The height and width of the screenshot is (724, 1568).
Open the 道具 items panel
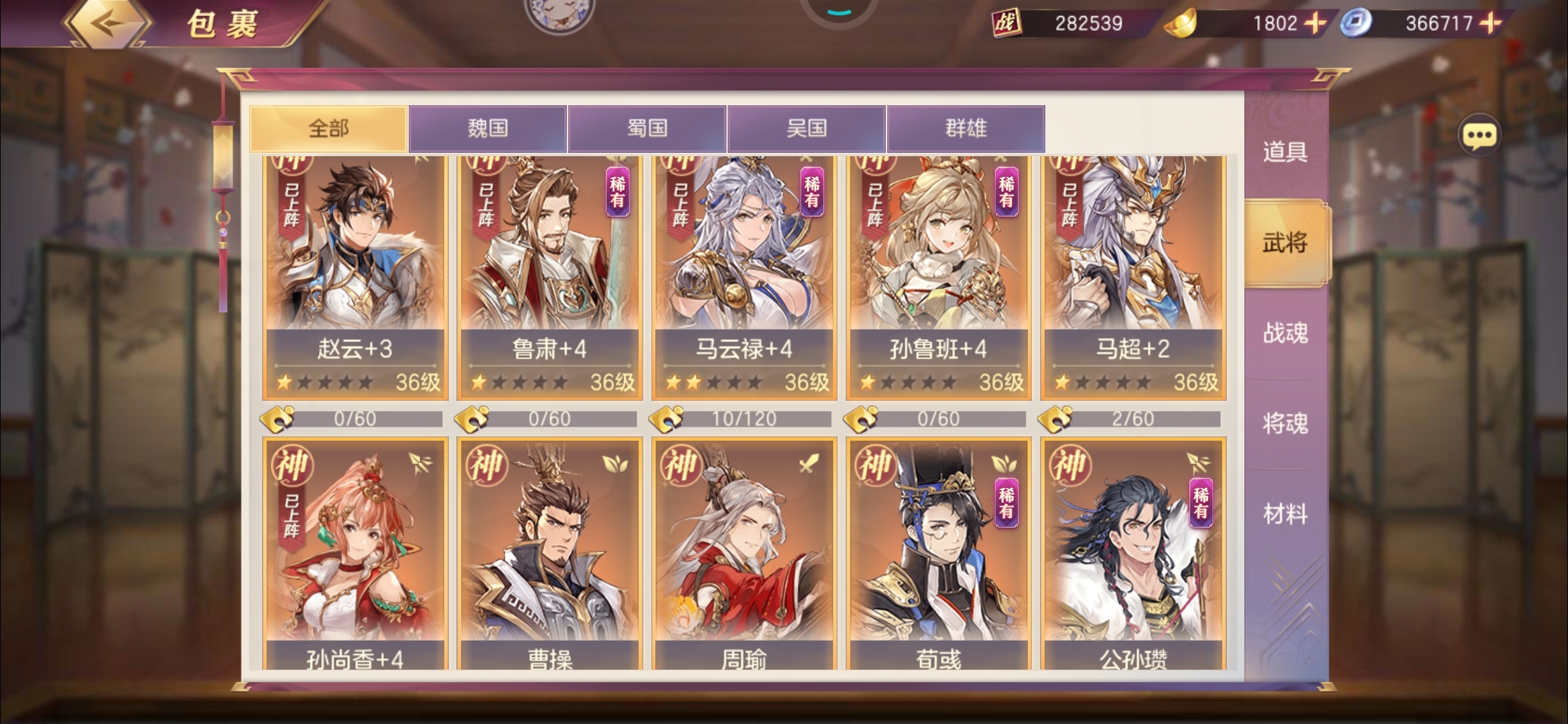(1284, 153)
